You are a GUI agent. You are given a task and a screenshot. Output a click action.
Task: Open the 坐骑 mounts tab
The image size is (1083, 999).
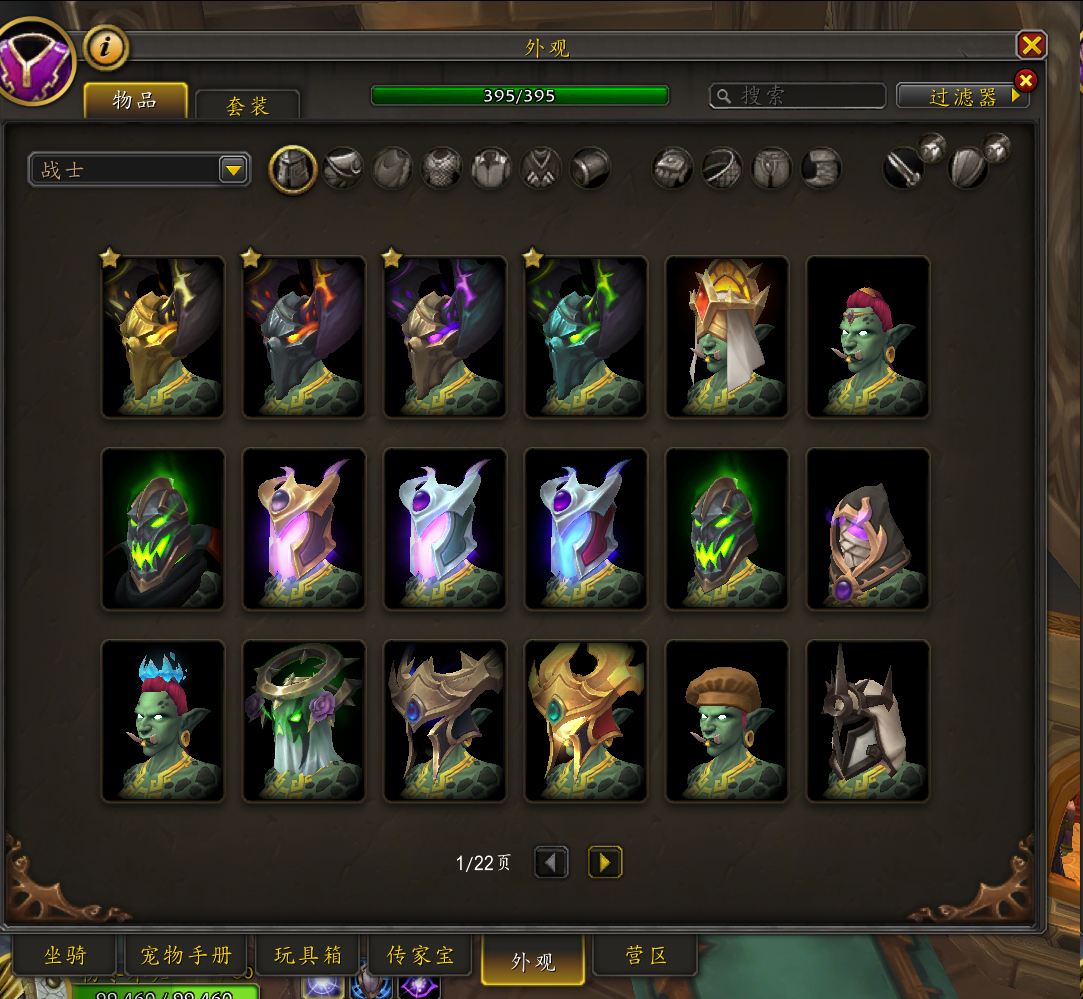tap(65, 956)
